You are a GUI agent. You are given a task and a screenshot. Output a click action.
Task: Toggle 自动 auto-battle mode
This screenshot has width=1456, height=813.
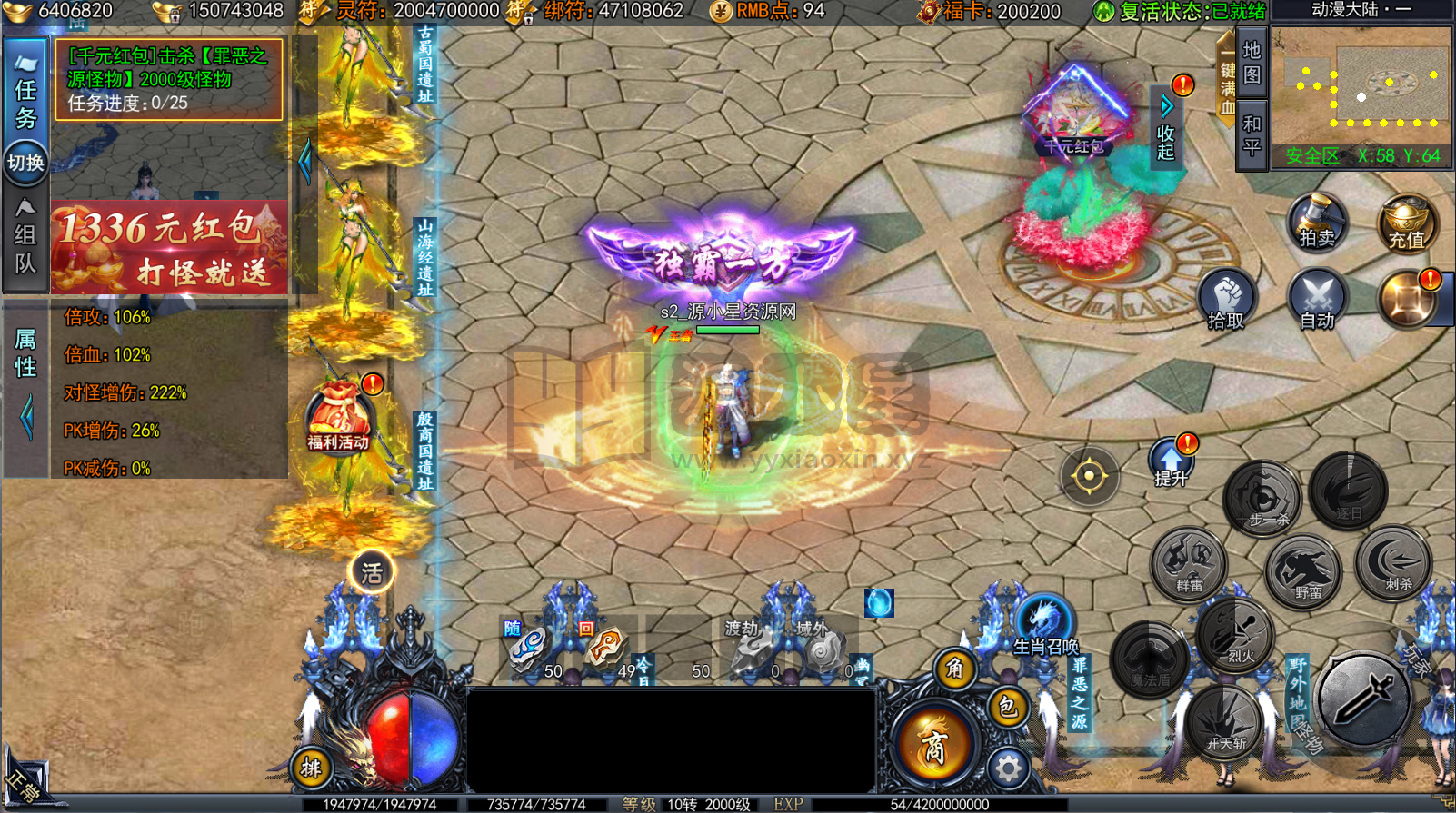tap(1317, 302)
